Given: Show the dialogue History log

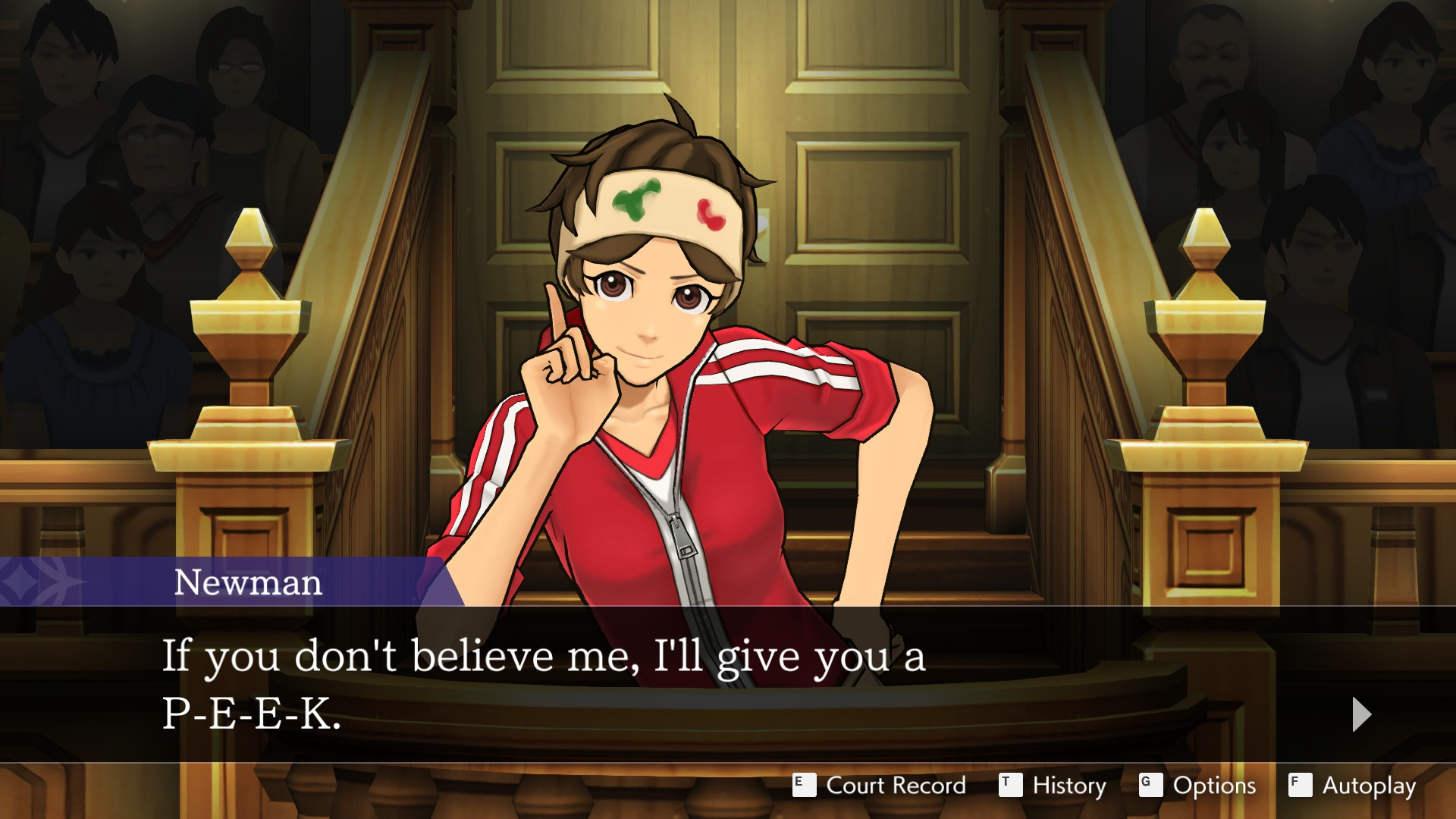Looking at the screenshot, I should click(x=1053, y=786).
